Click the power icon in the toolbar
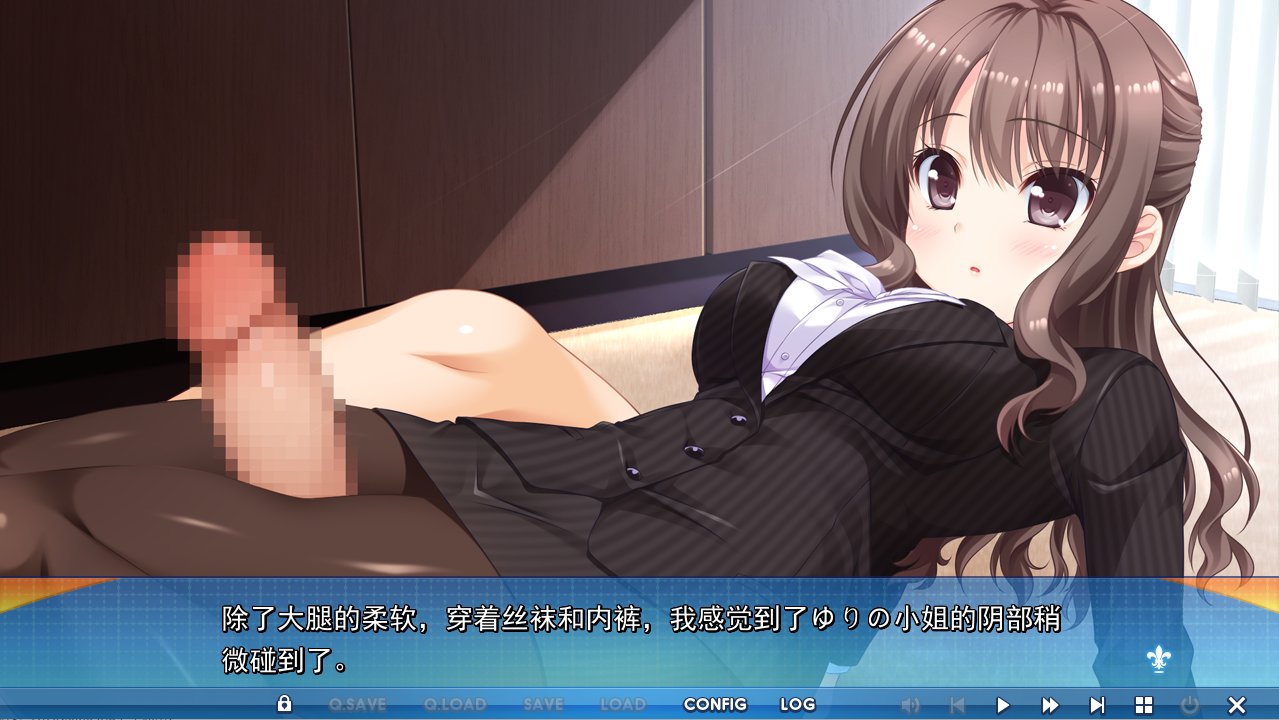1279x720 pixels. (1190, 705)
